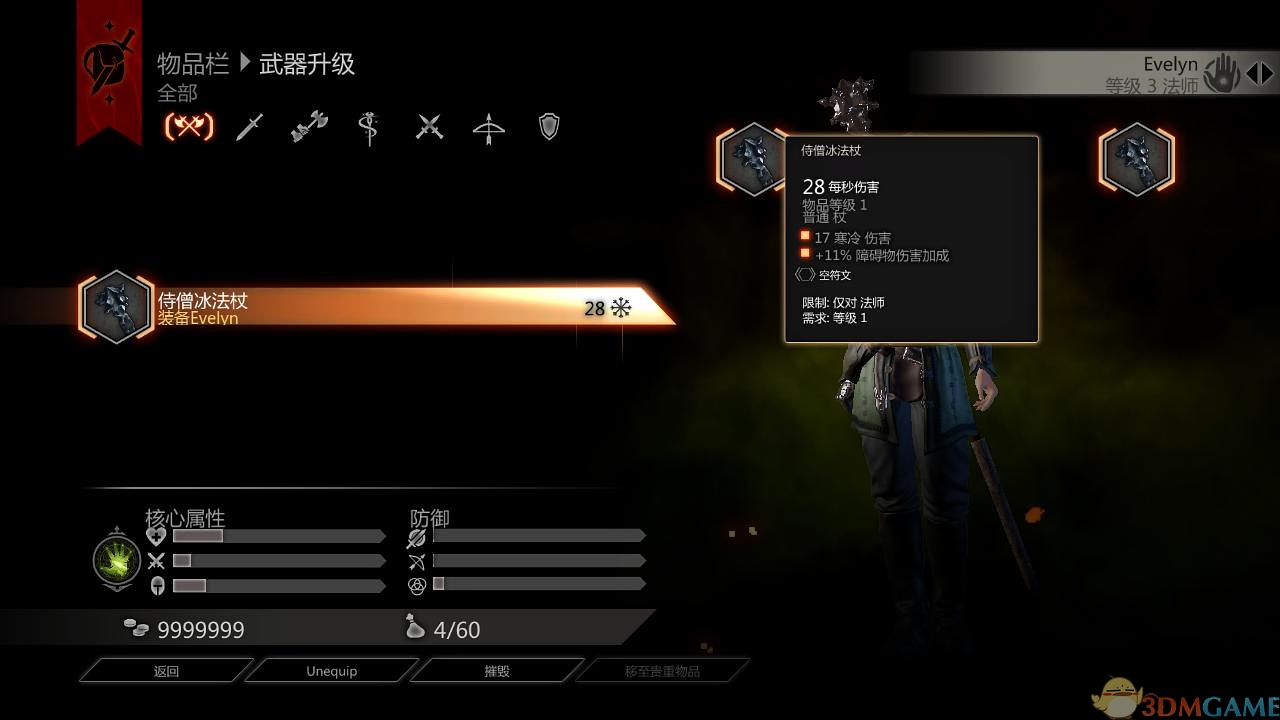Click the 返回 button to go back
This screenshot has height=720, width=1280.
click(x=165, y=670)
